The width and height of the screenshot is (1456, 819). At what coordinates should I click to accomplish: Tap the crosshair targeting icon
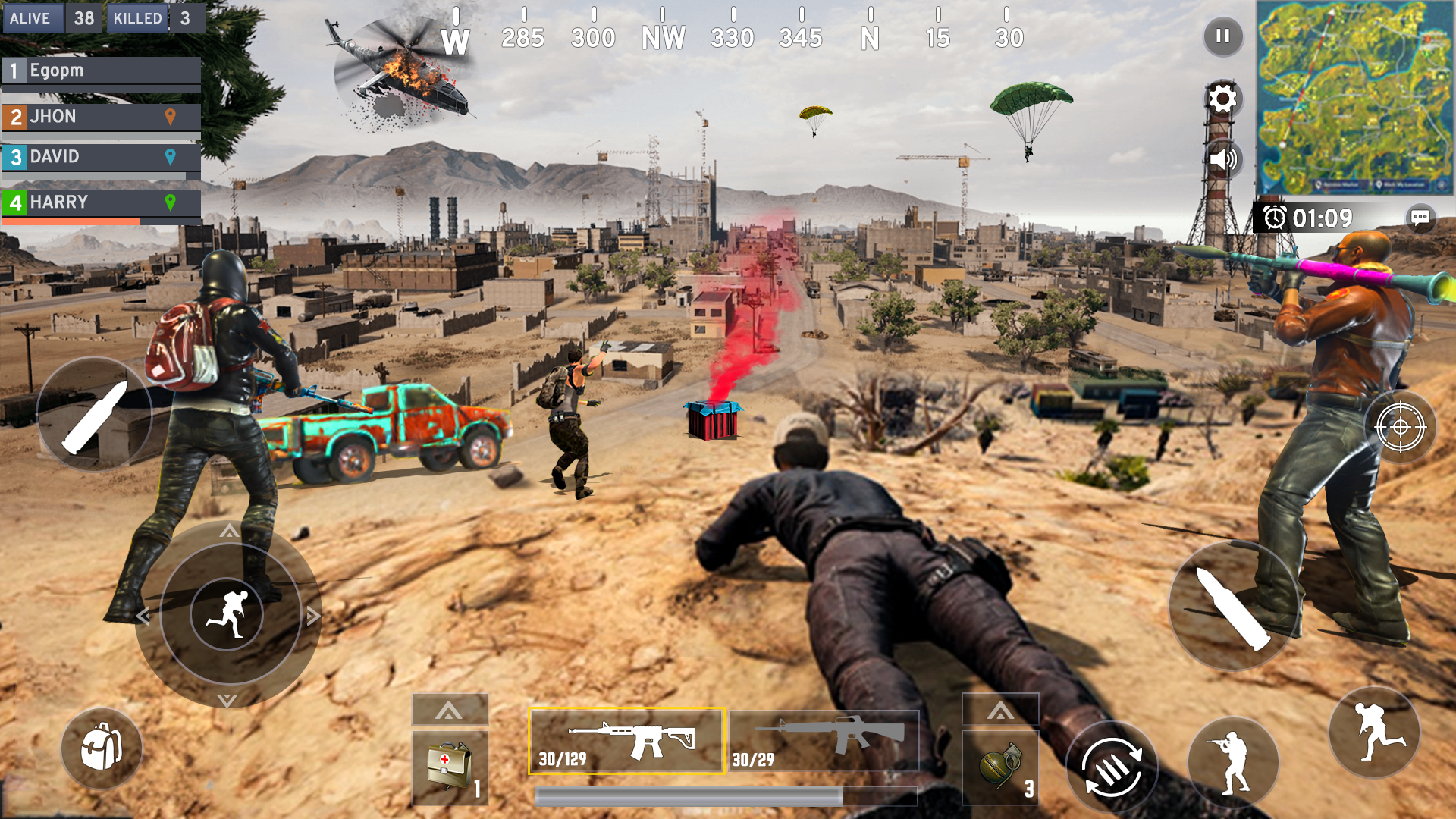1400,428
